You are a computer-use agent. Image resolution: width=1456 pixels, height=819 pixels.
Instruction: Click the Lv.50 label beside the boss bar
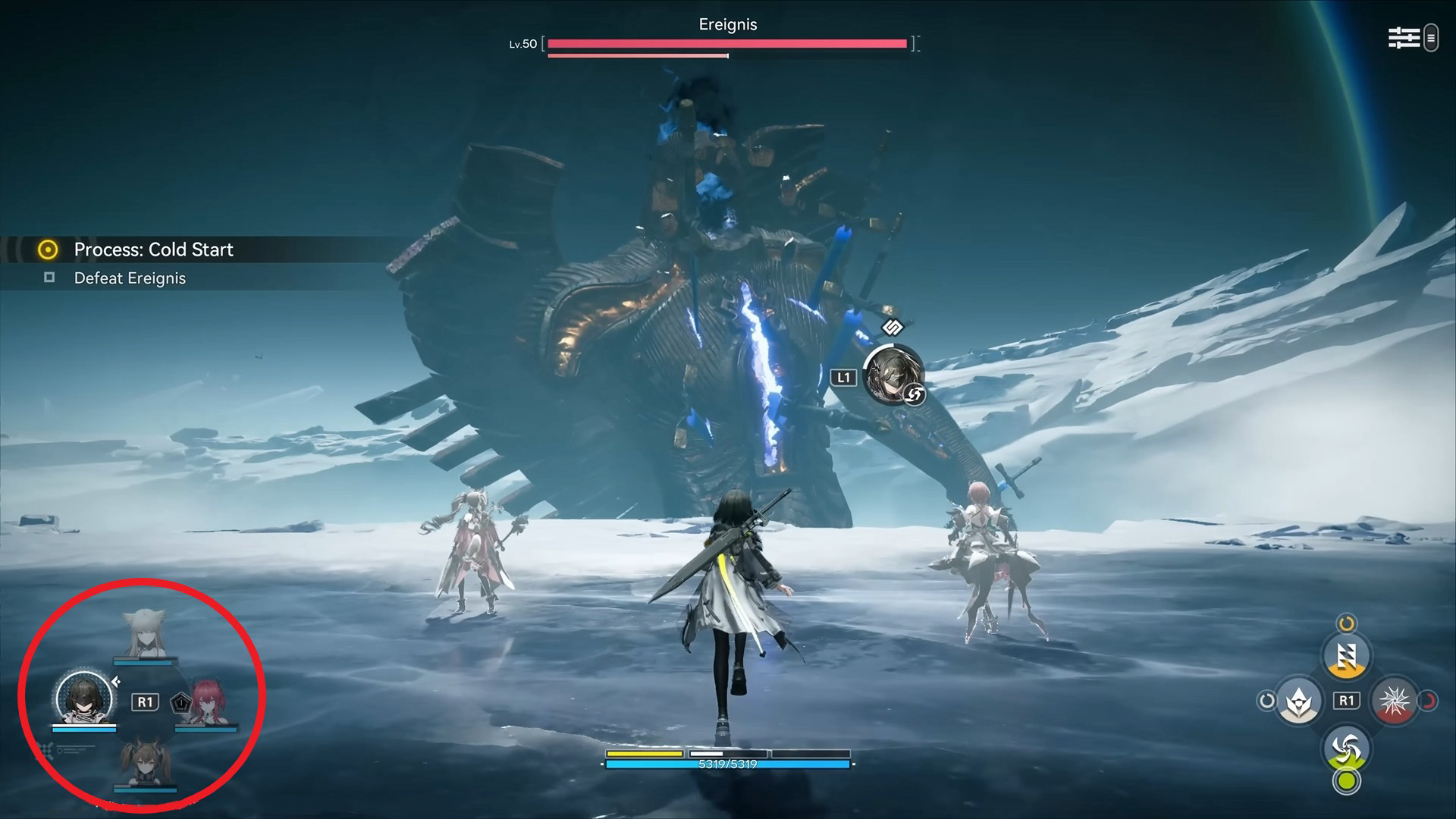click(522, 43)
